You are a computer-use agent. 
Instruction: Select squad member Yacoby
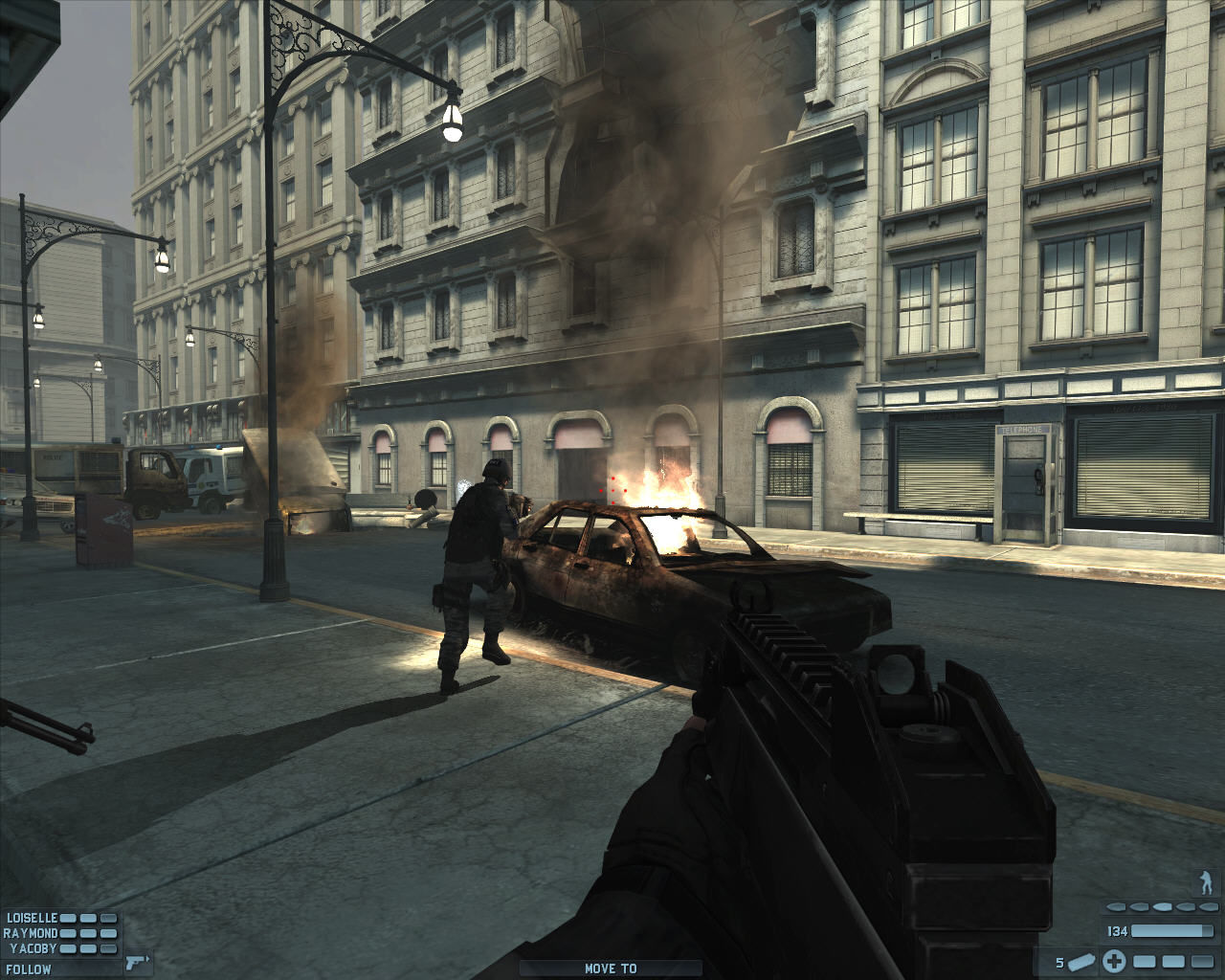tap(33, 948)
